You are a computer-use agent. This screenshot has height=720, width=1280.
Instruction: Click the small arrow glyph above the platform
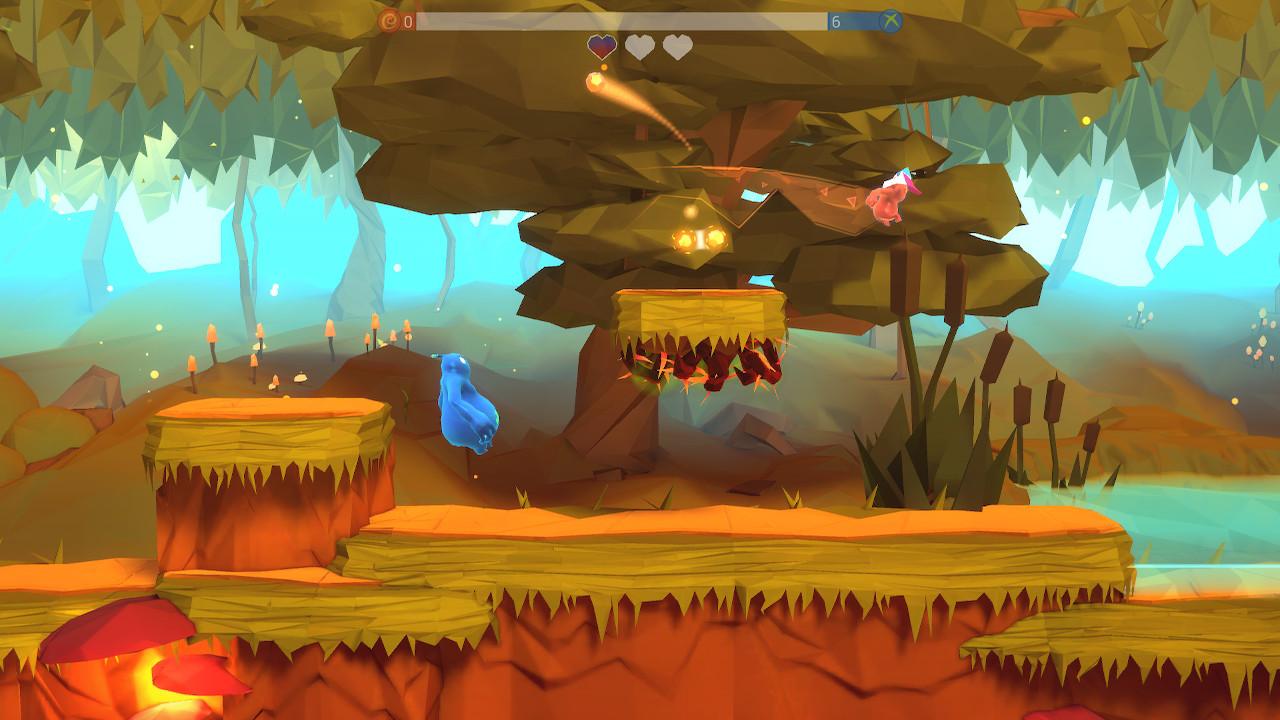[x=763, y=184]
